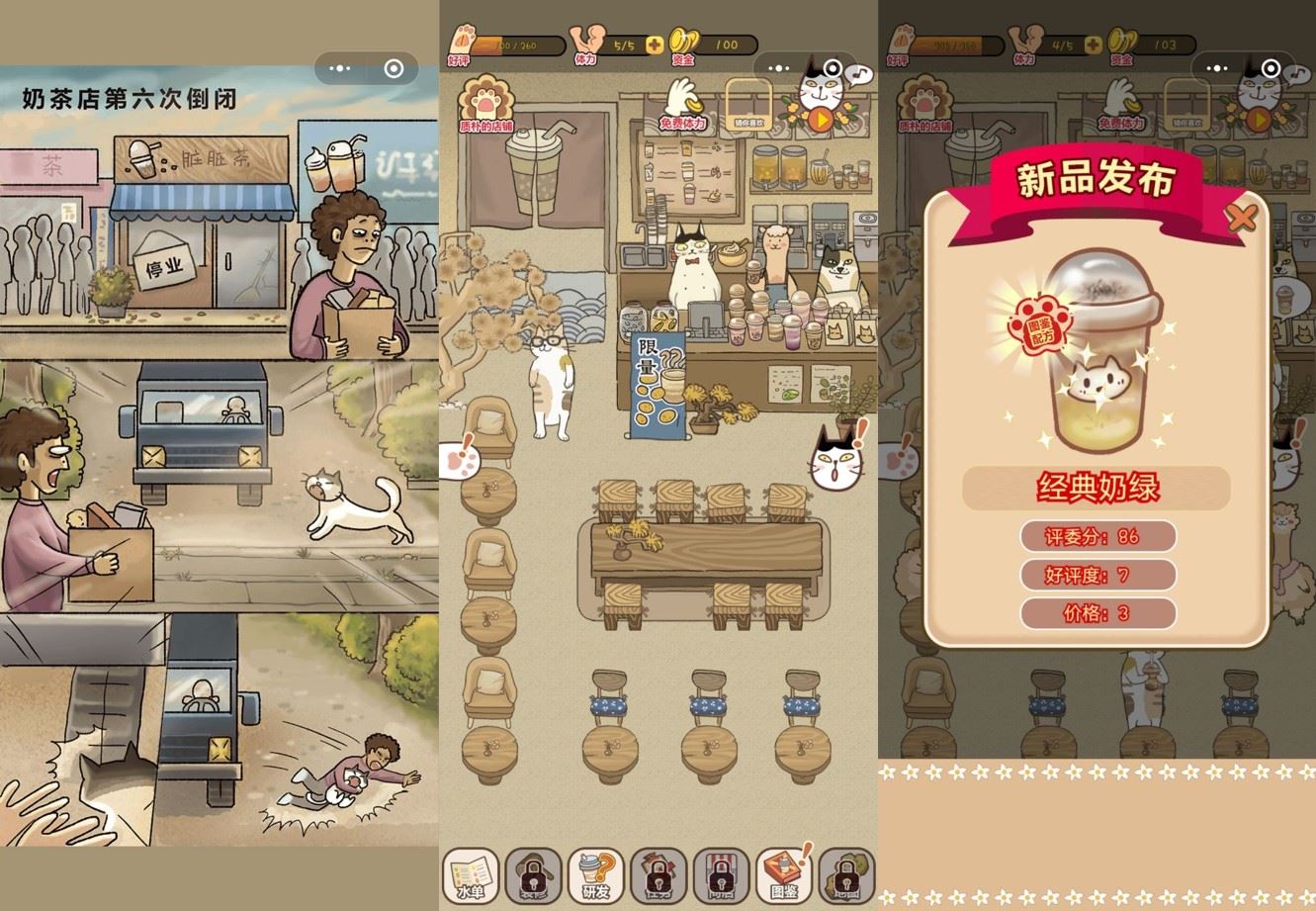This screenshot has height=911, width=1316.
Task: Select the locked striped-awning shop button
Action: [722, 875]
